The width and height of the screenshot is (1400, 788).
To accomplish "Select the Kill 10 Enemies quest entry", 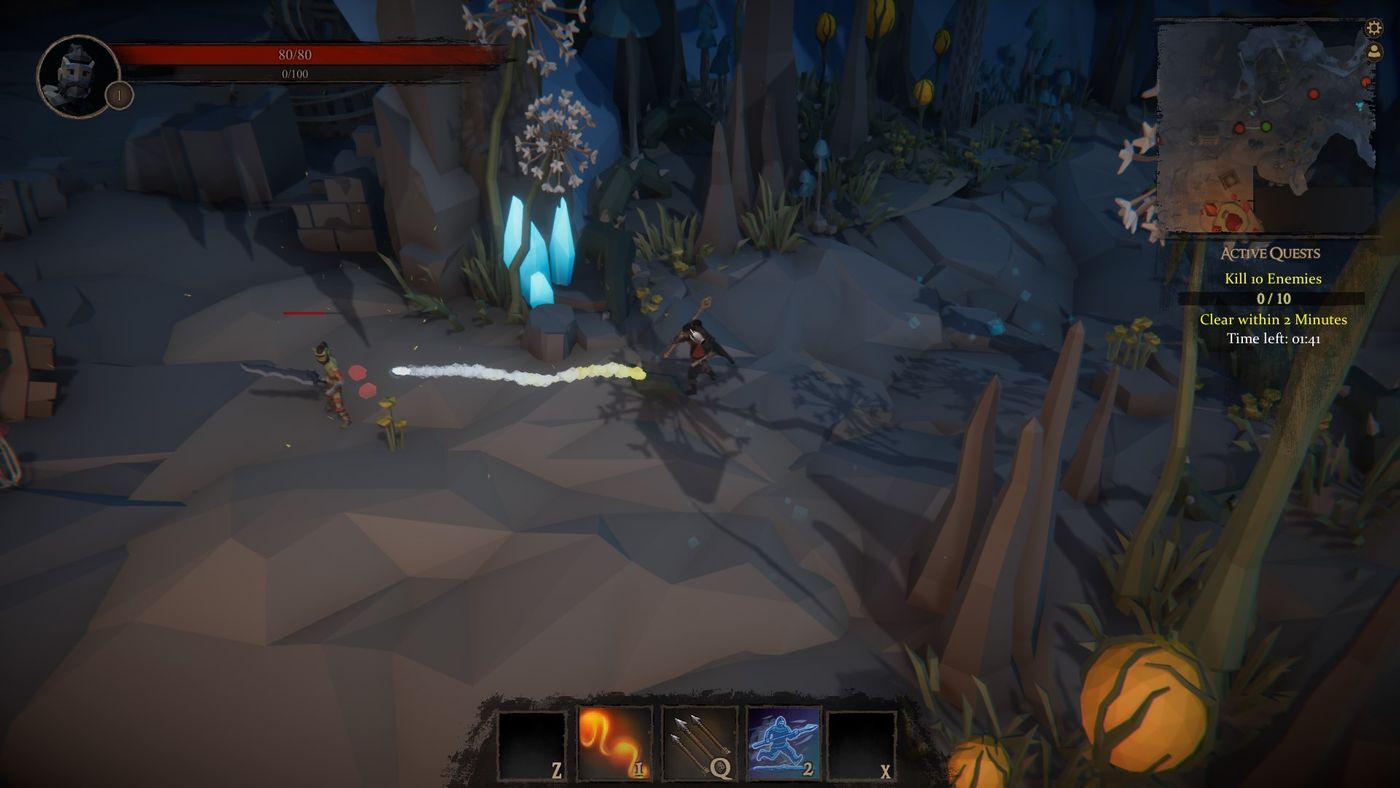I will 1272,278.
